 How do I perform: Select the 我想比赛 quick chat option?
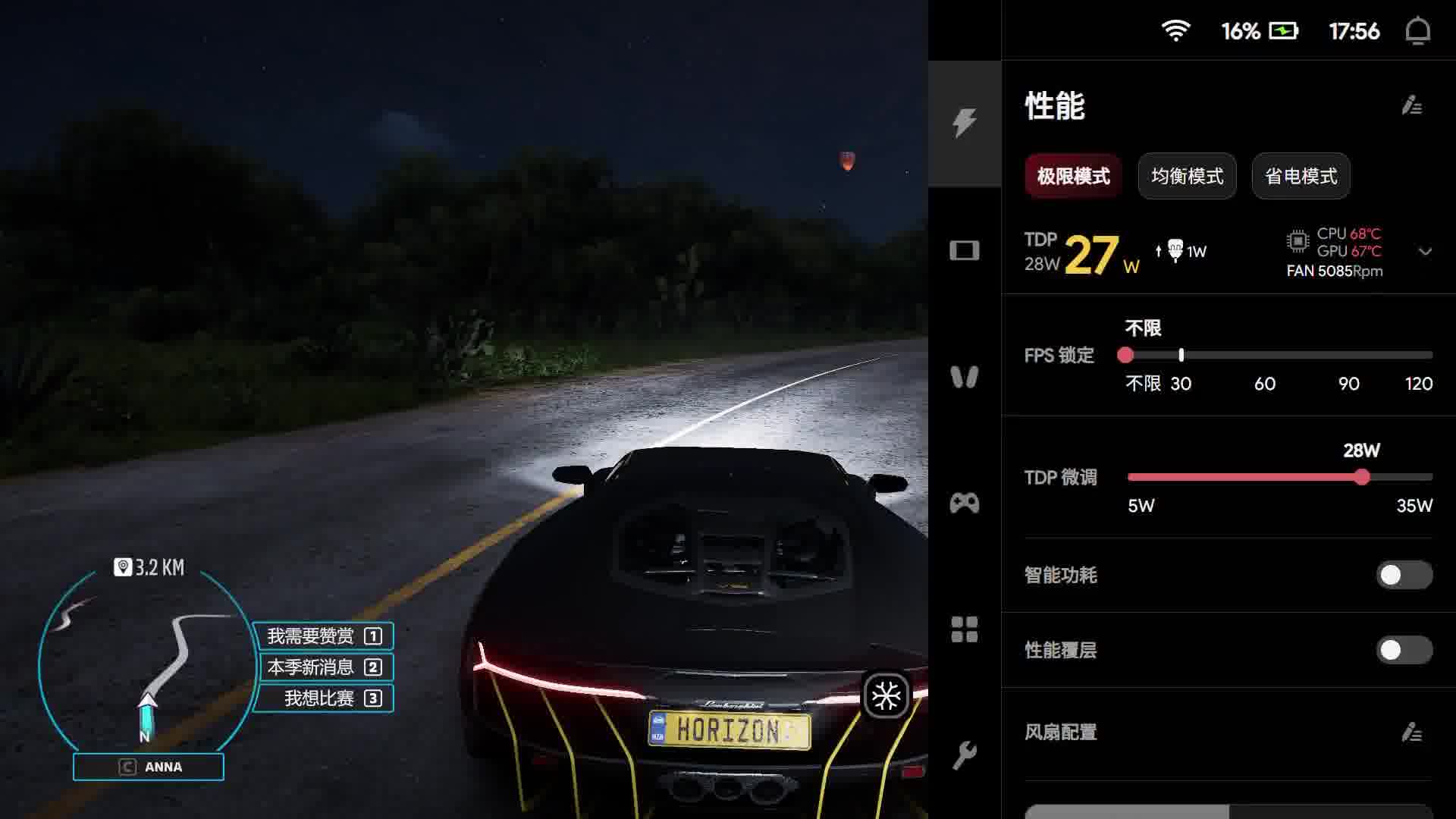[x=324, y=698]
